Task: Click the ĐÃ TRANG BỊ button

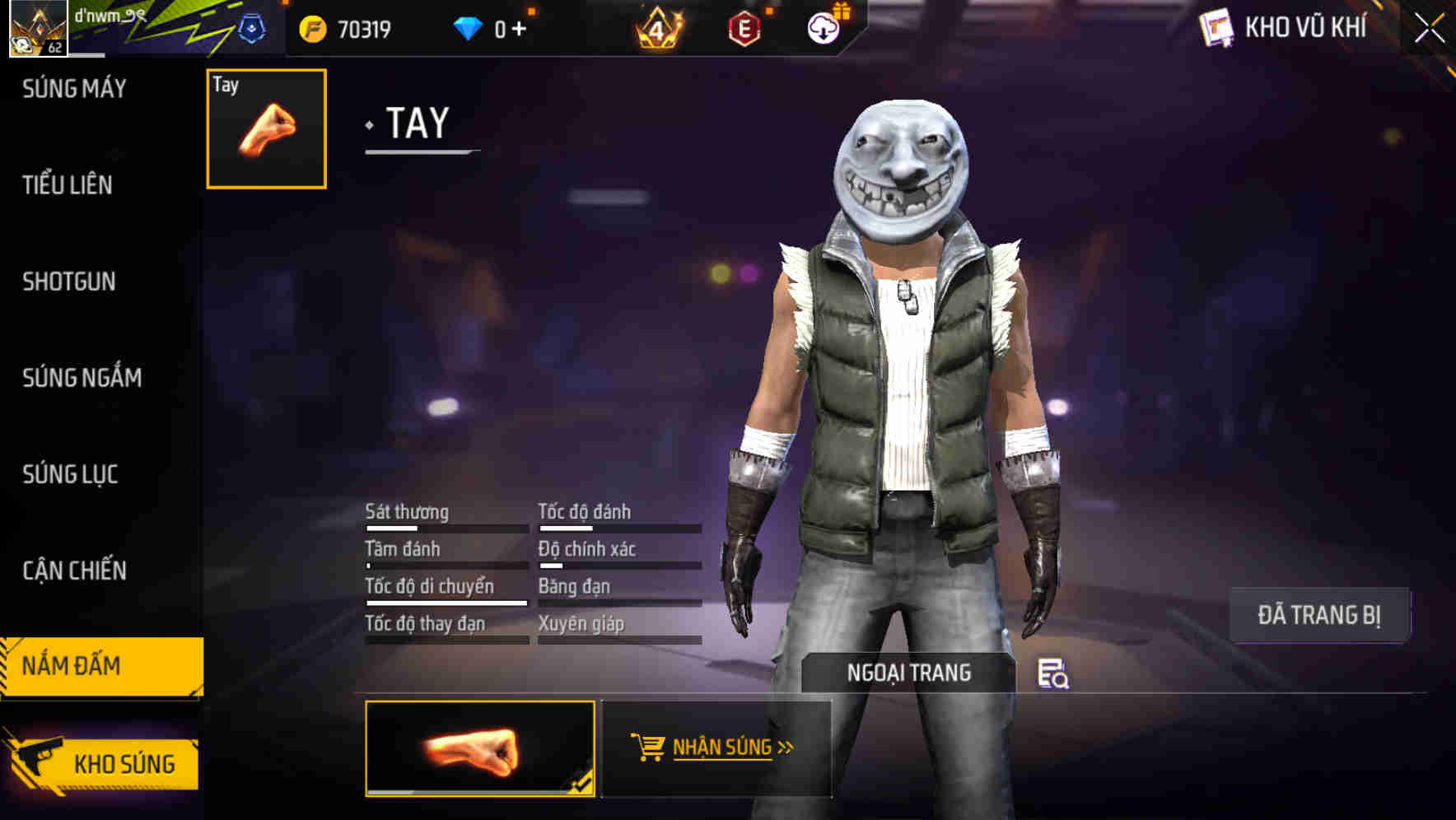Action: pos(1319,613)
